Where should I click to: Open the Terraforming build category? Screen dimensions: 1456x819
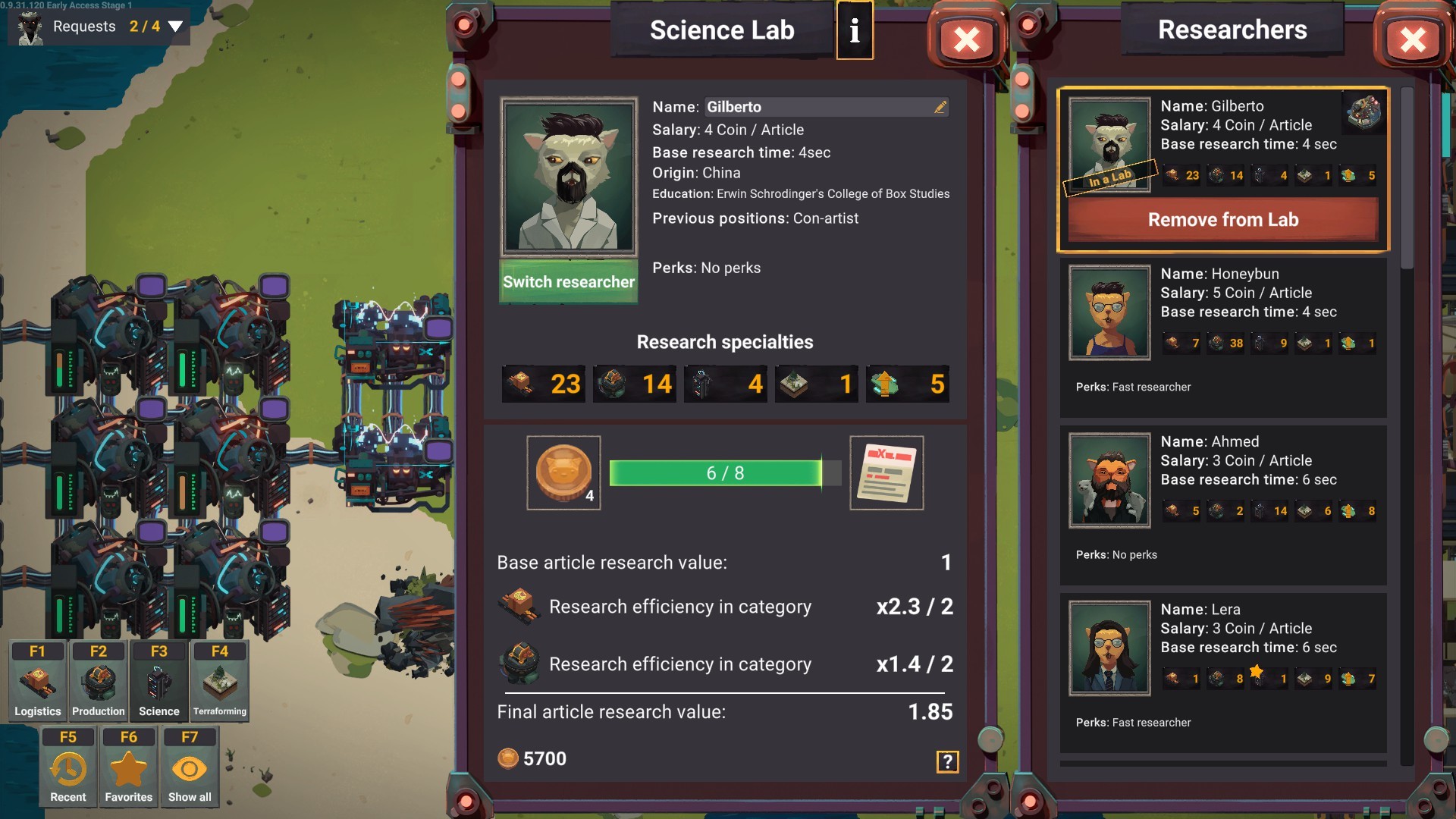pyautogui.click(x=220, y=680)
